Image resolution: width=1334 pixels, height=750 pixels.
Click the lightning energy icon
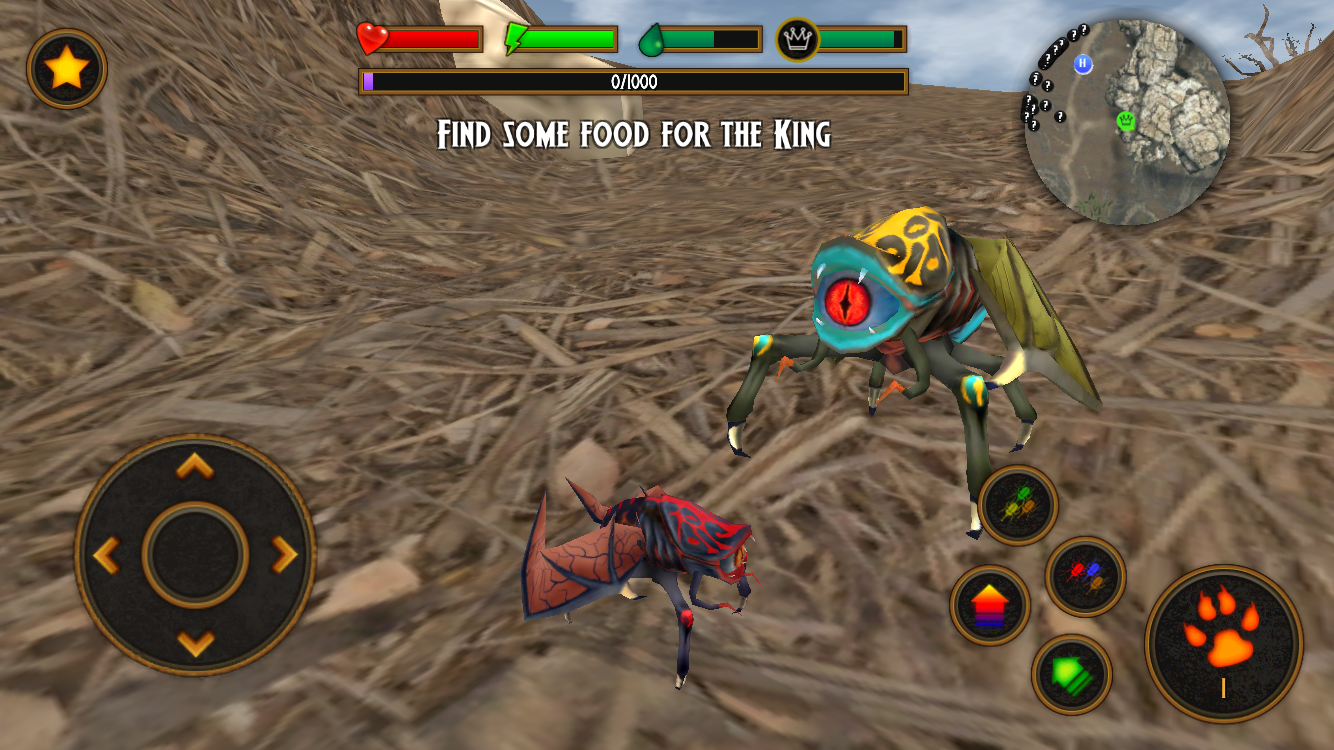coord(513,39)
